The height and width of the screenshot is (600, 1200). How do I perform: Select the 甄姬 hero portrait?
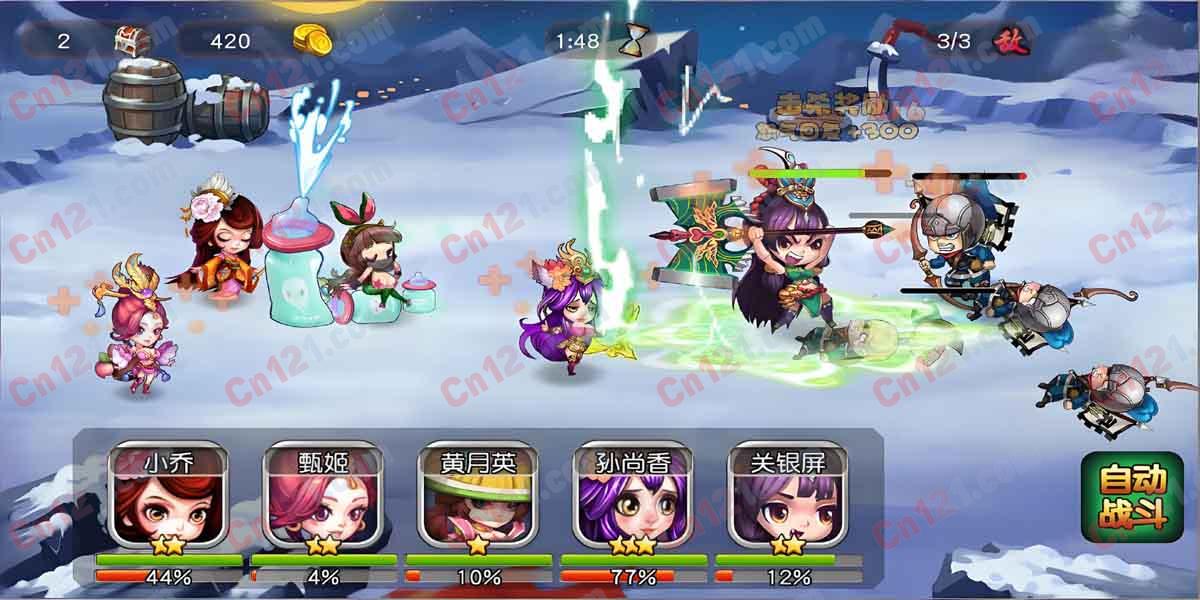pyautogui.click(x=323, y=502)
